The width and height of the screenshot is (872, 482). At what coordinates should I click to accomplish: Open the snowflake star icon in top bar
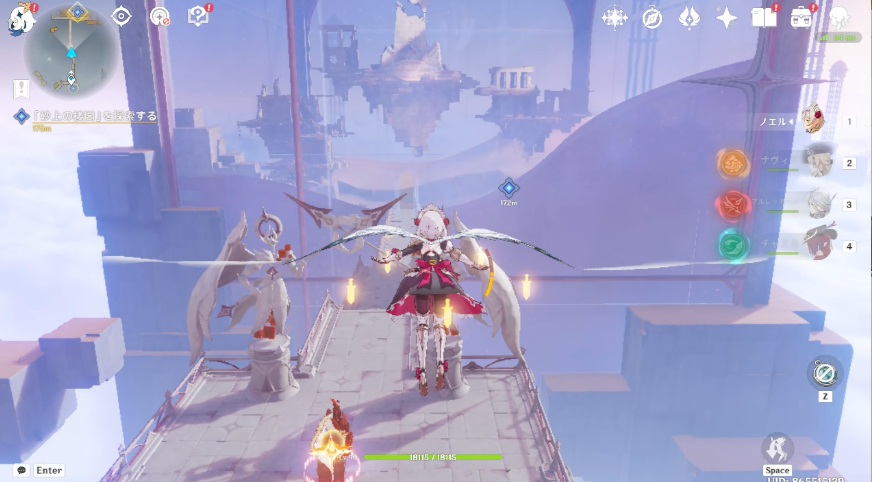click(x=614, y=18)
